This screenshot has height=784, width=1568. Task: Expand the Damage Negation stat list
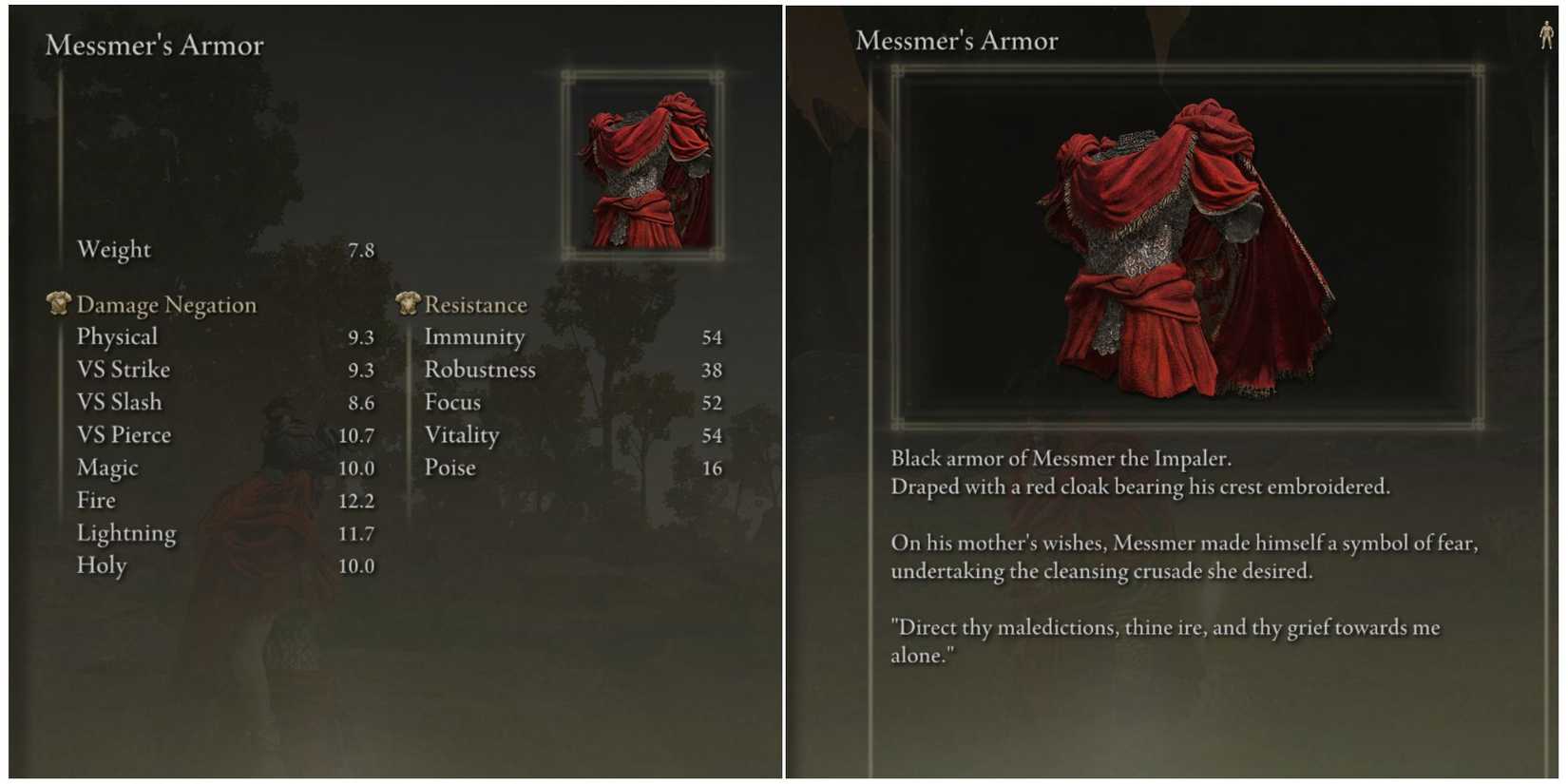[165, 304]
